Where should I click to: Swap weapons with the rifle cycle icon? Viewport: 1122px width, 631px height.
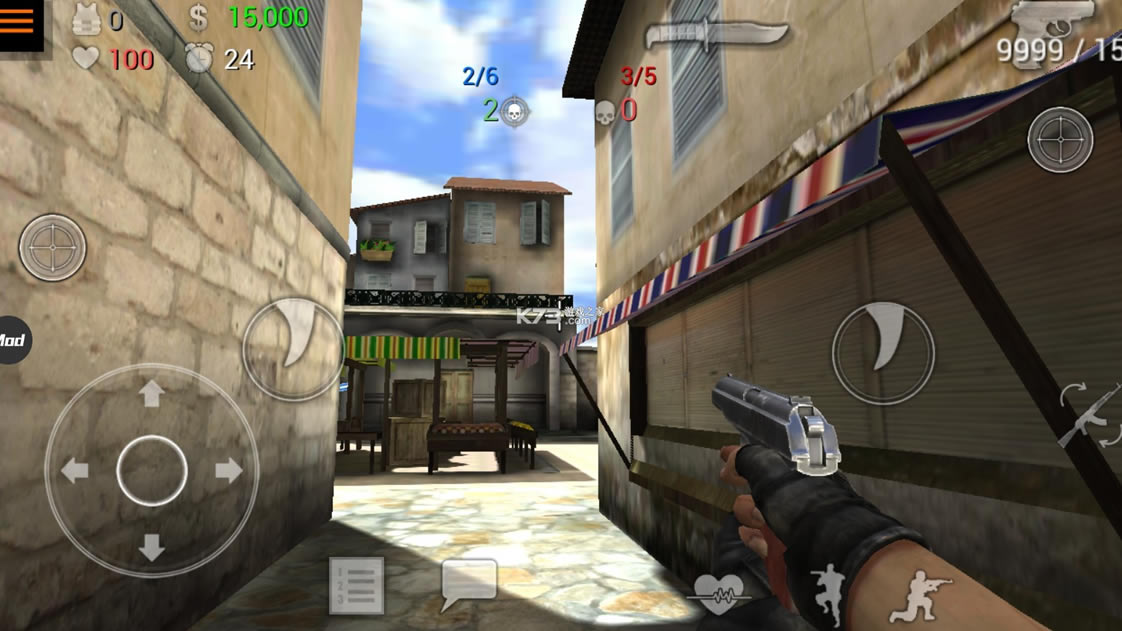[1091, 414]
